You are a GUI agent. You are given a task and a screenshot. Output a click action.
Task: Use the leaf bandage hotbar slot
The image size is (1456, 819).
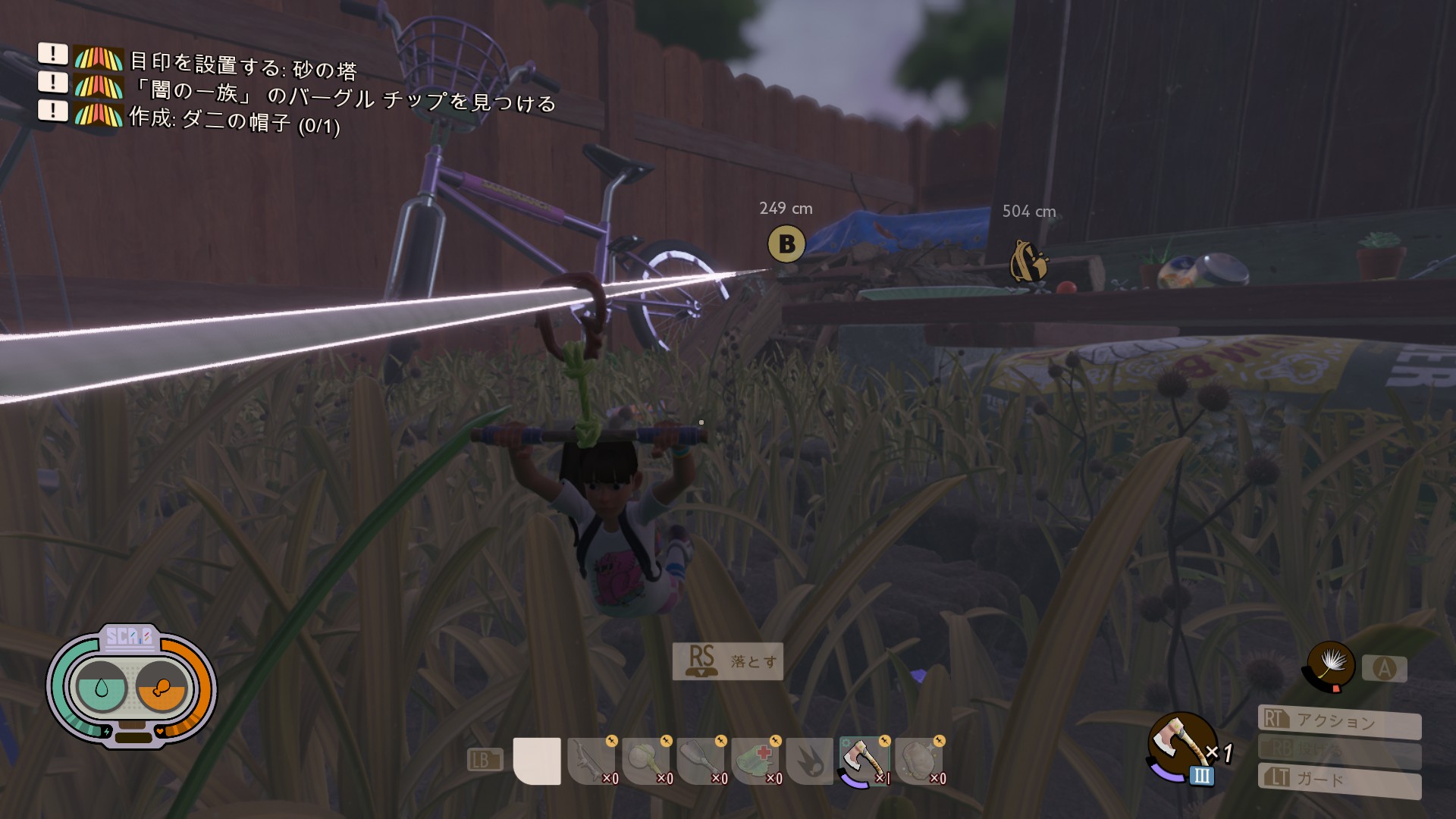tap(755, 761)
